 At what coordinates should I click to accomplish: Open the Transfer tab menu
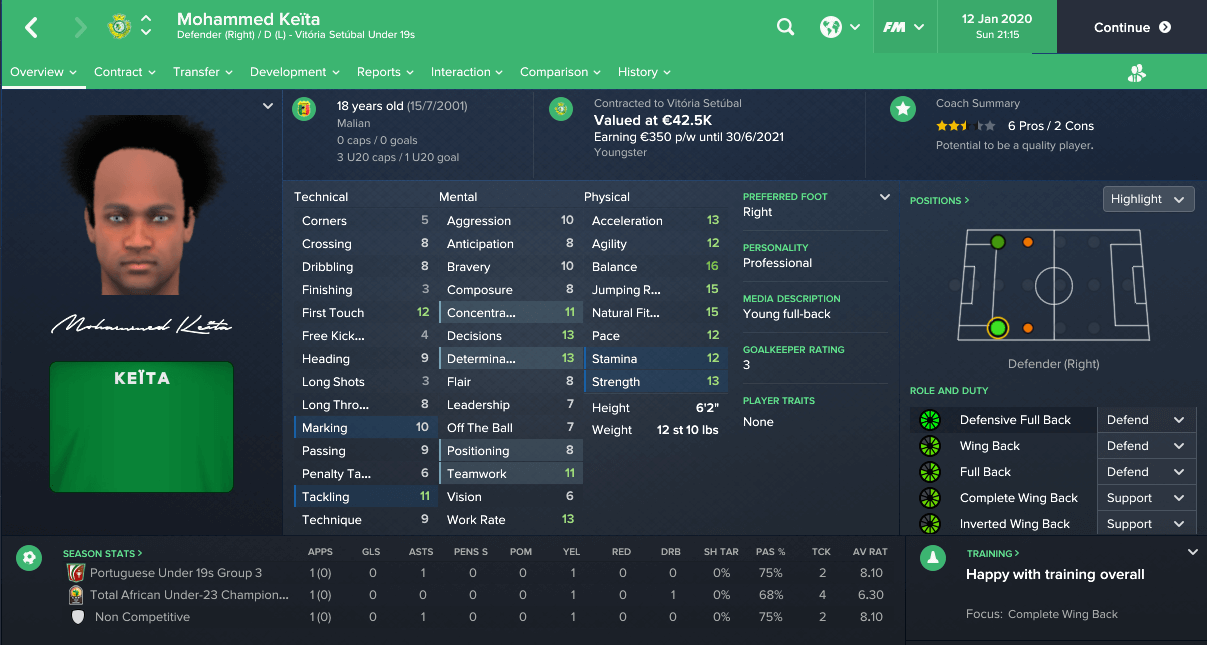tap(203, 72)
